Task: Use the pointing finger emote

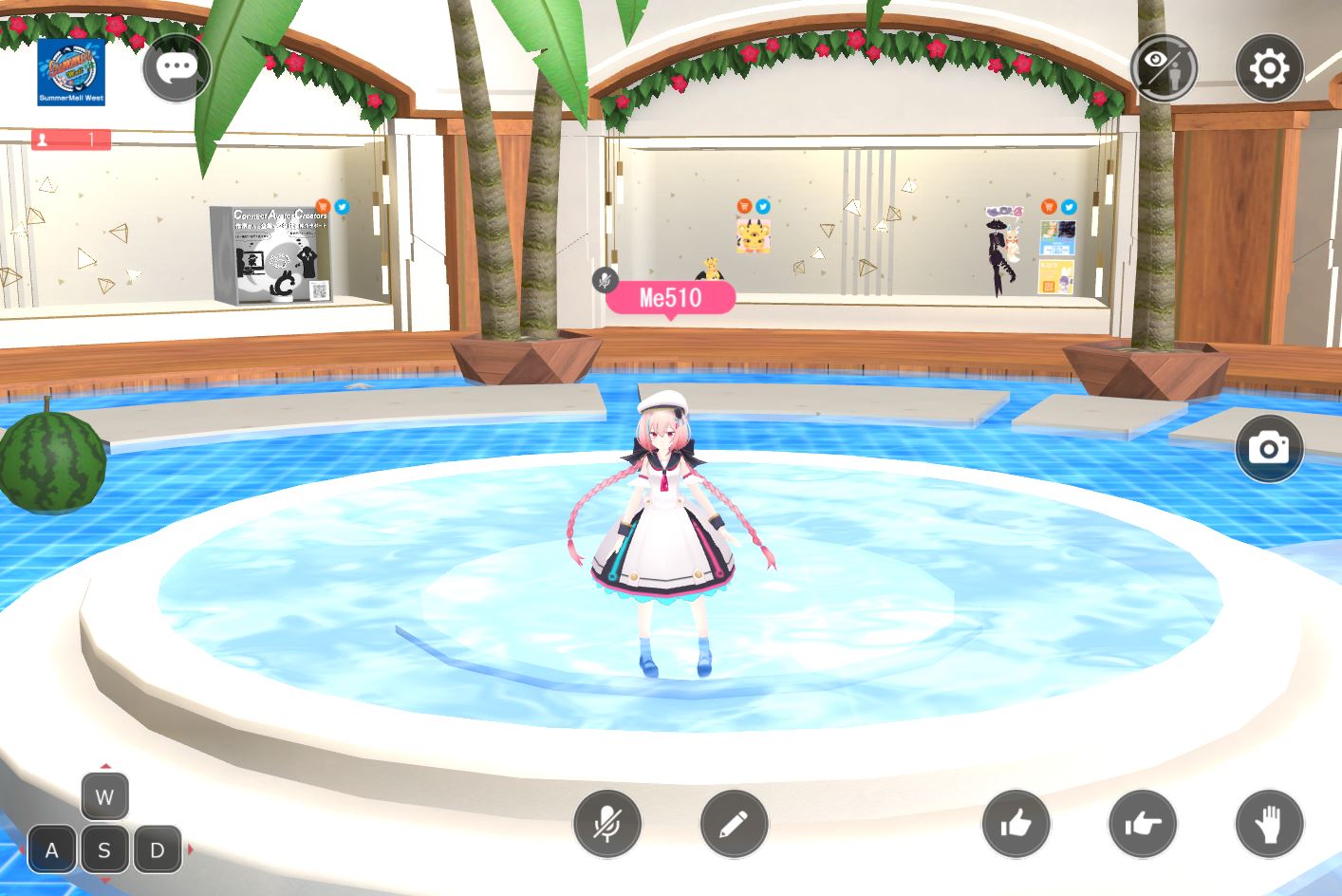Action: click(x=1143, y=823)
